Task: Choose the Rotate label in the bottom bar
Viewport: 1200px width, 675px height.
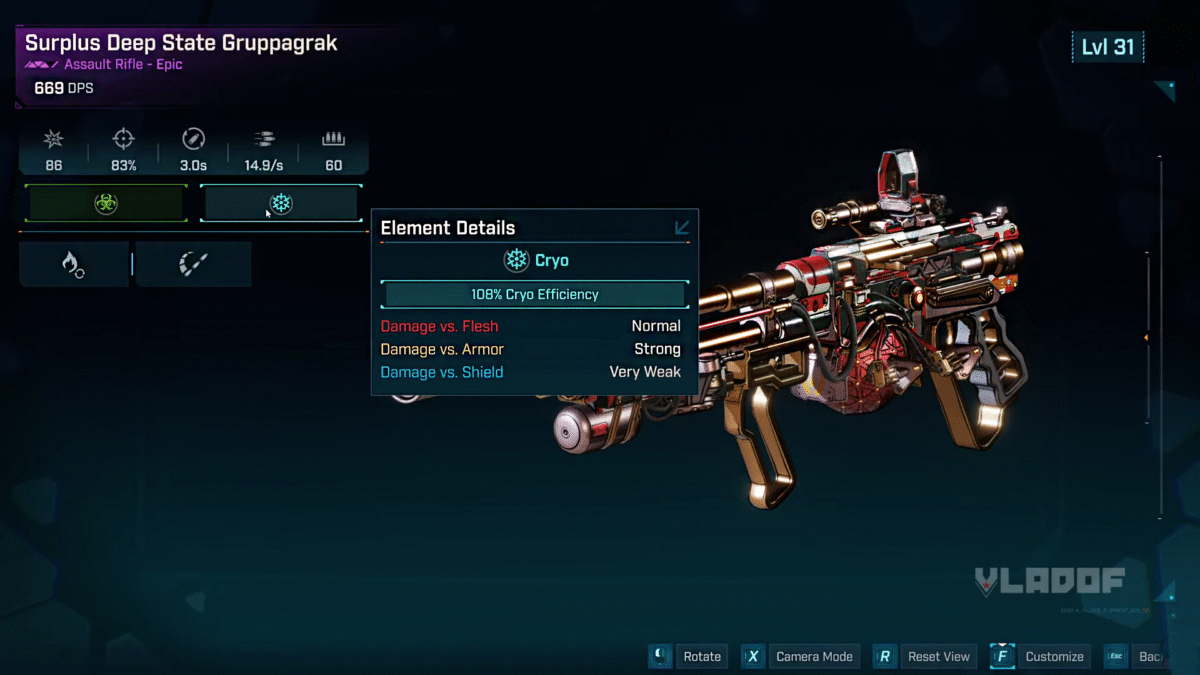Action: pyautogui.click(x=701, y=656)
